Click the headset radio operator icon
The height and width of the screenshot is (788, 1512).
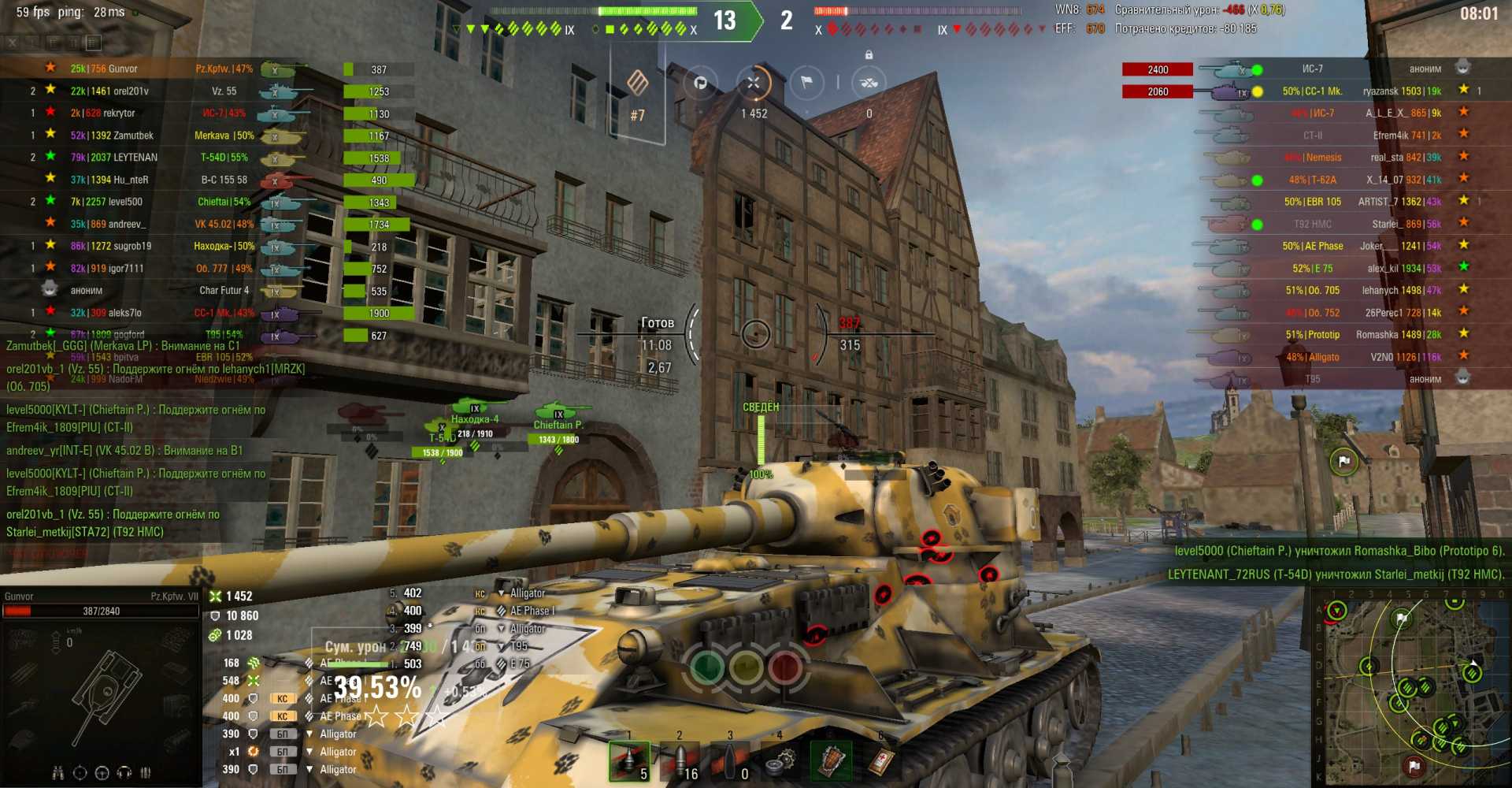point(124,773)
